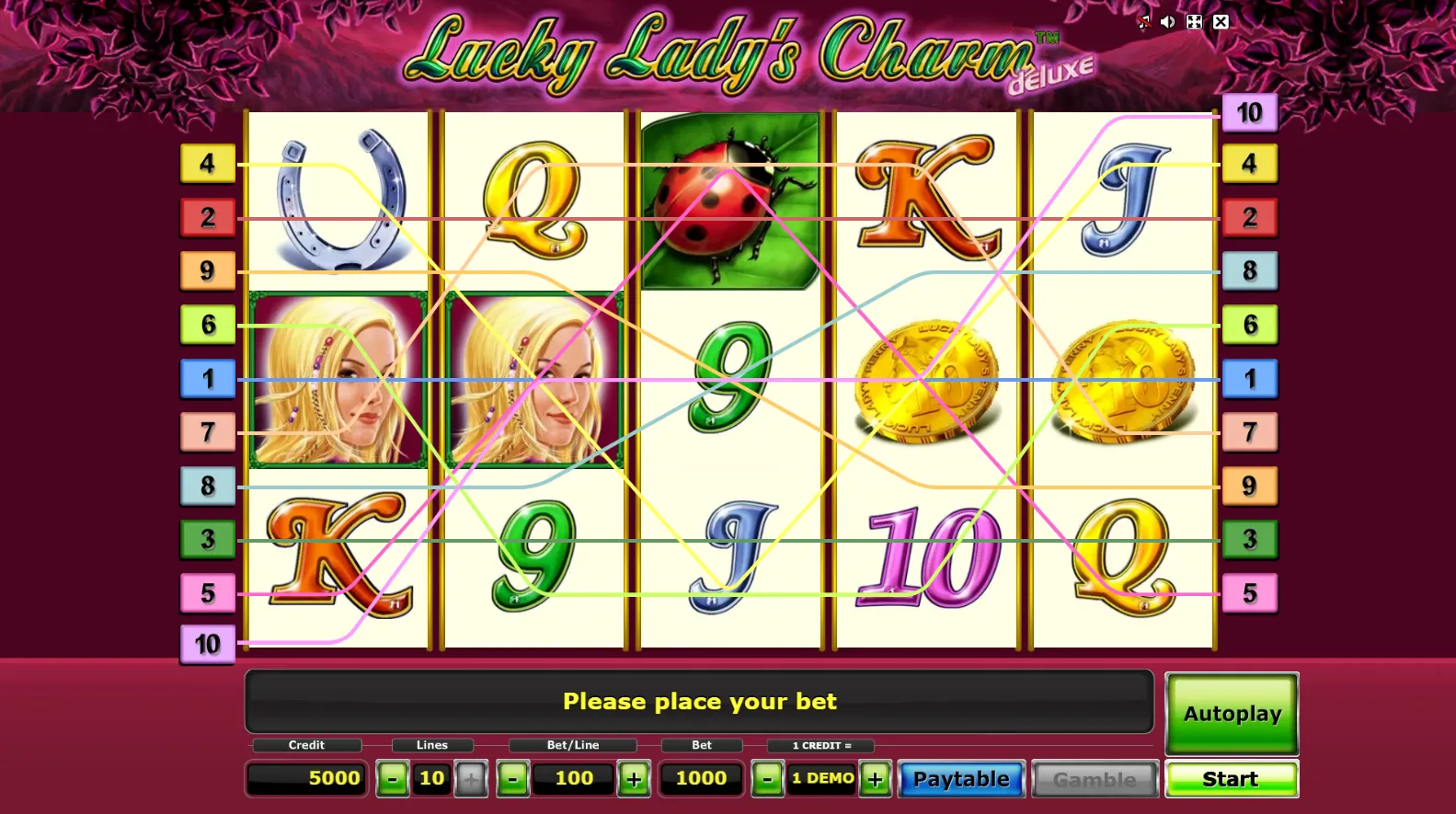
Task: Click the pink payline 10 marker at top right
Action: pyautogui.click(x=1249, y=111)
